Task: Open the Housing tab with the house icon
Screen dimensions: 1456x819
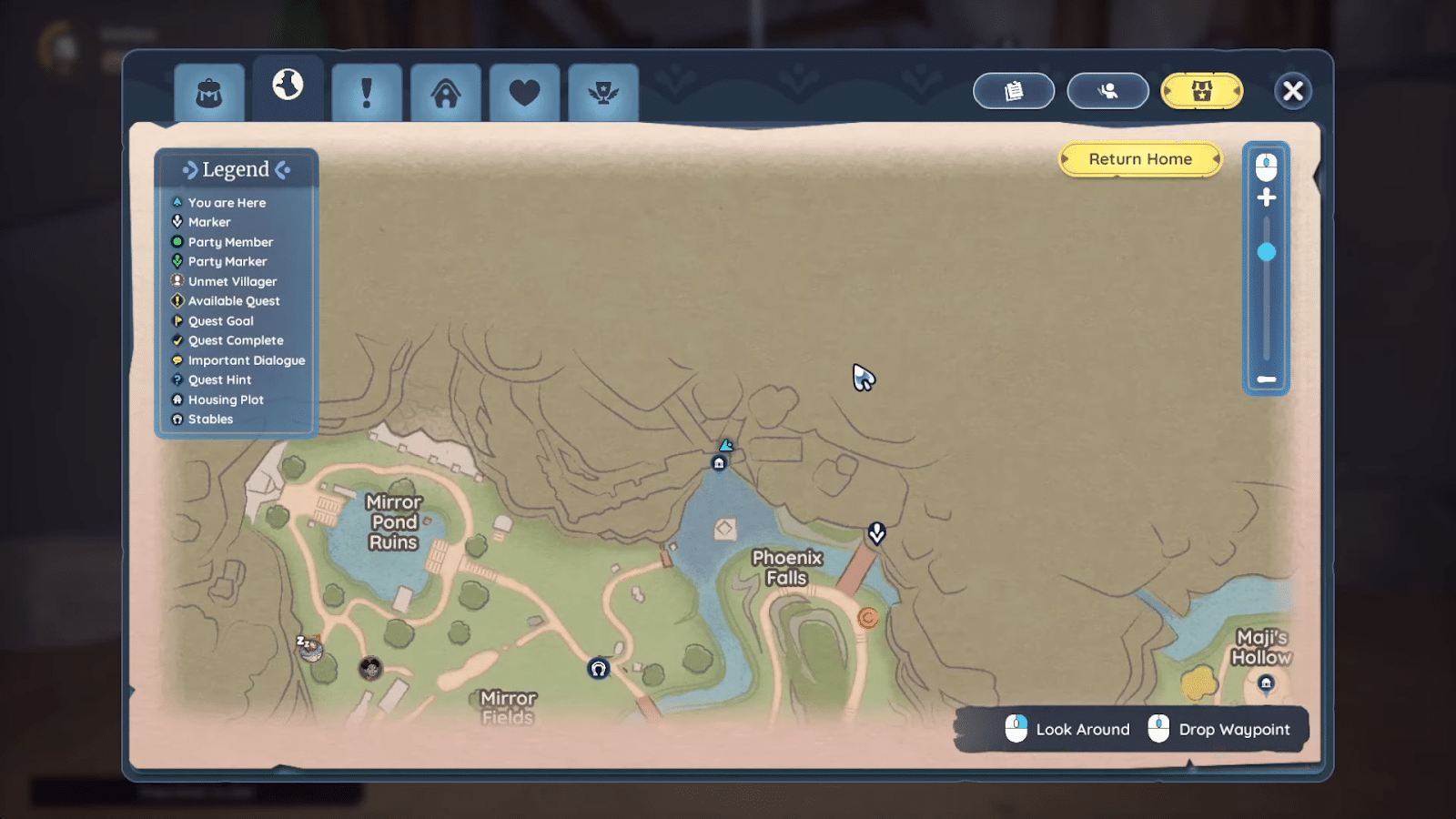Action: click(445, 90)
